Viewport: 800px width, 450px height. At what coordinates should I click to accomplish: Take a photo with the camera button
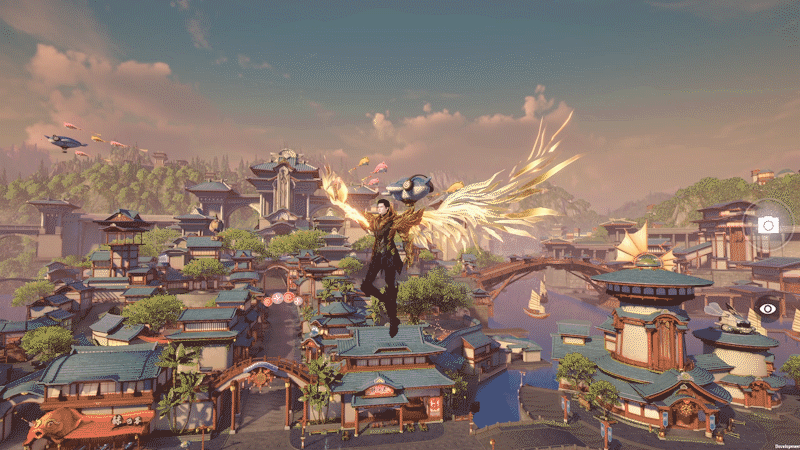tap(768, 225)
